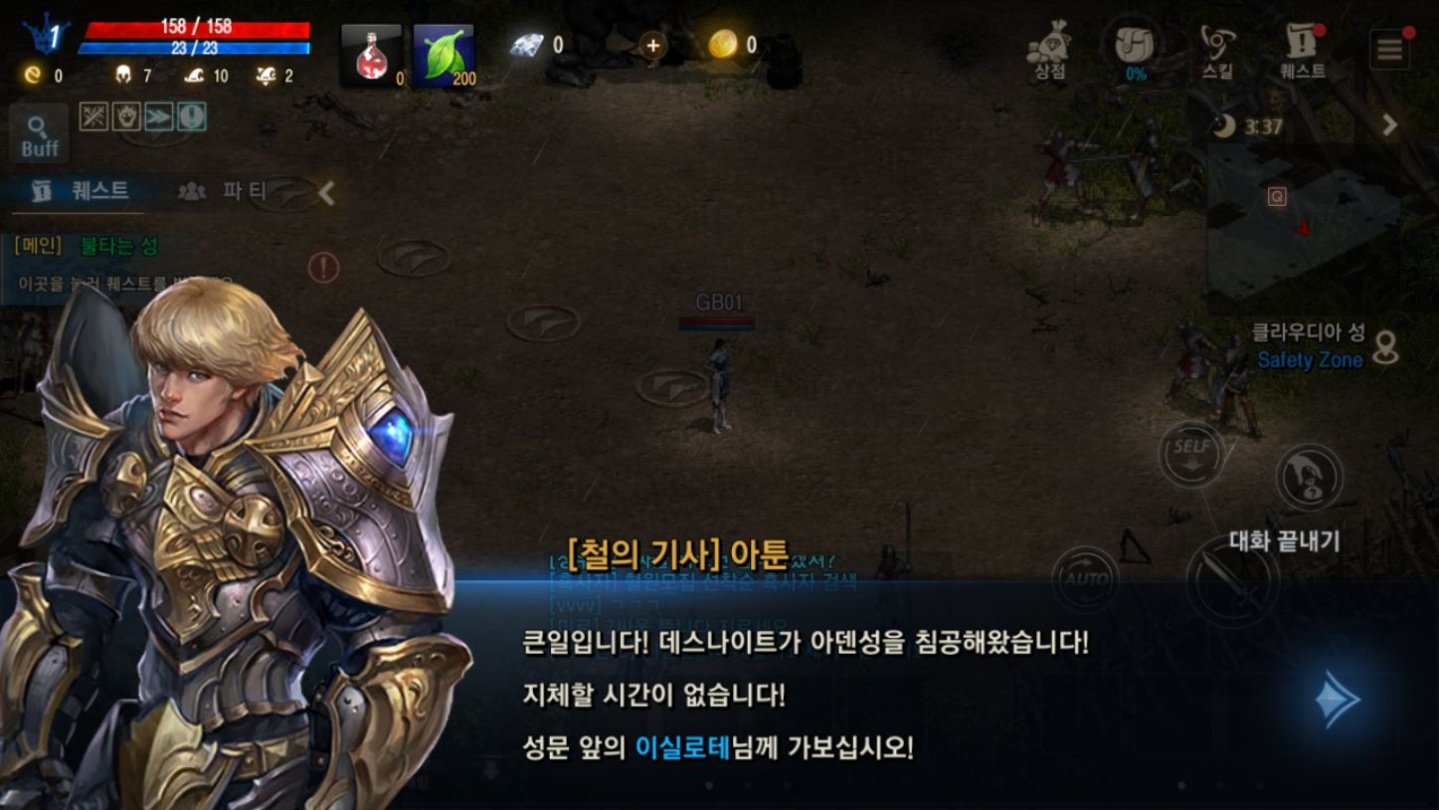Screen dimensions: 1439x810
Task: Click the Buff search magnifier
Action: tap(38, 132)
